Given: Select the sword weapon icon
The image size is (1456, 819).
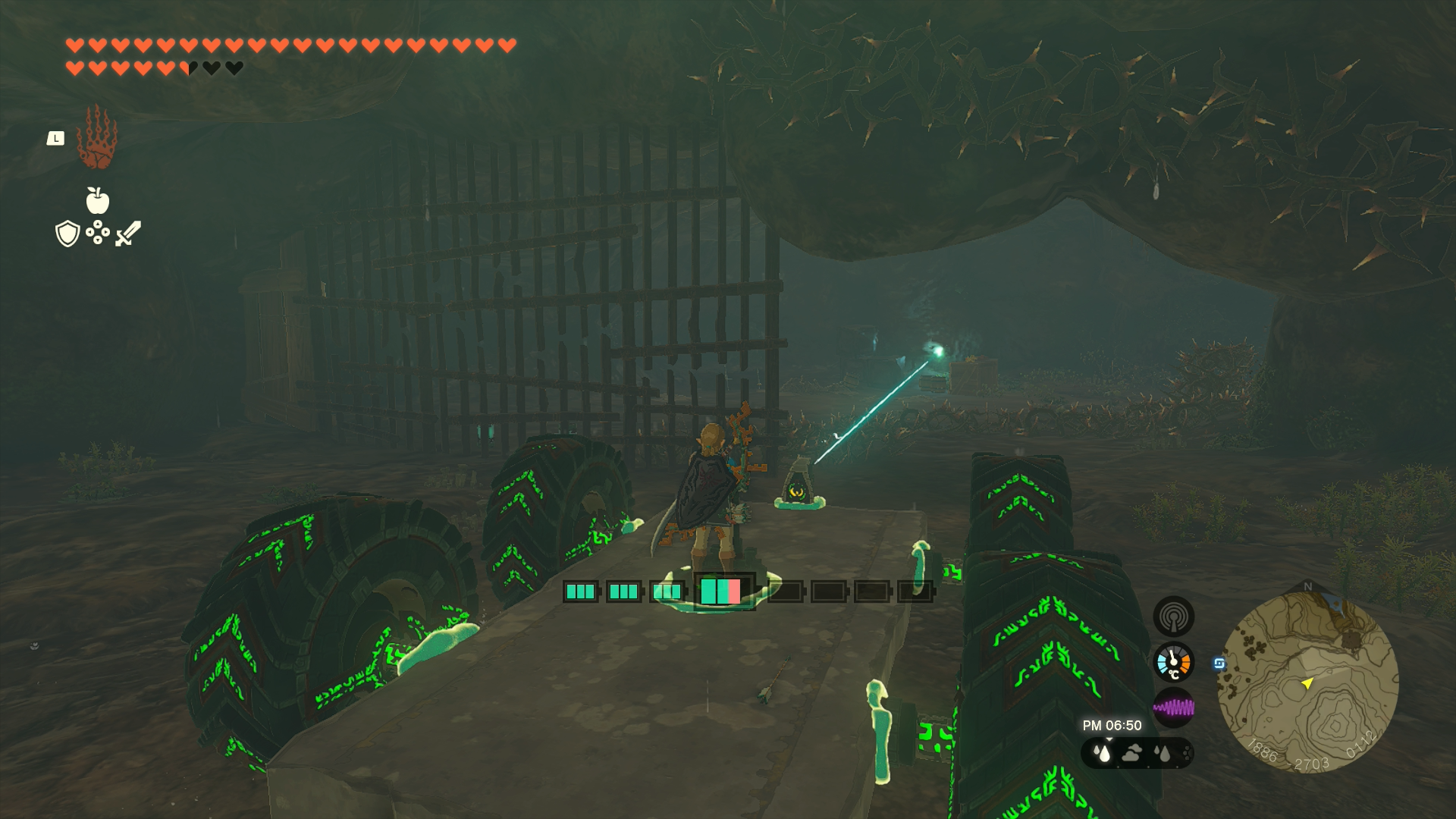Looking at the screenshot, I should (x=128, y=234).
